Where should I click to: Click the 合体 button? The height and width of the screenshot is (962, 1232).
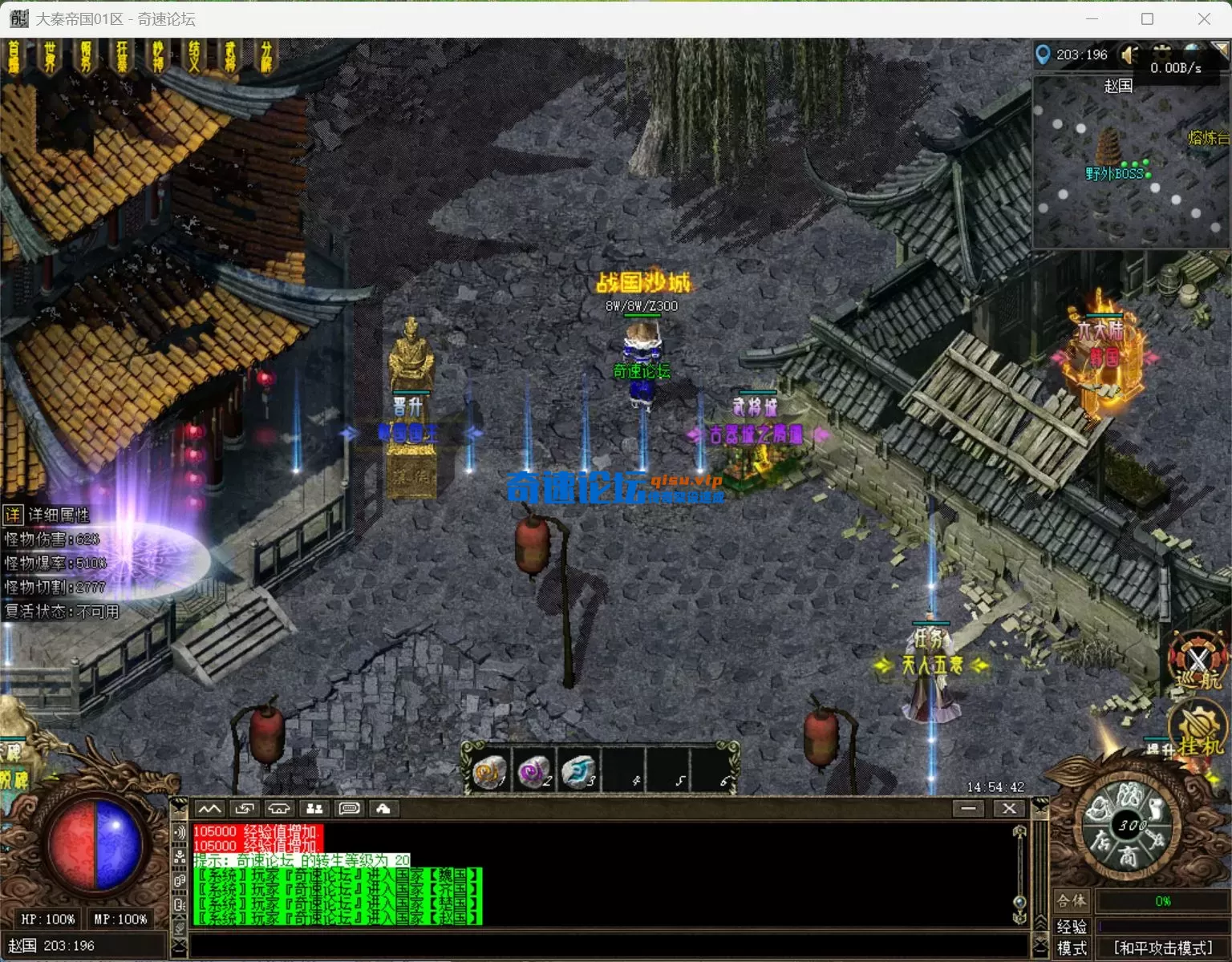pyautogui.click(x=1072, y=900)
